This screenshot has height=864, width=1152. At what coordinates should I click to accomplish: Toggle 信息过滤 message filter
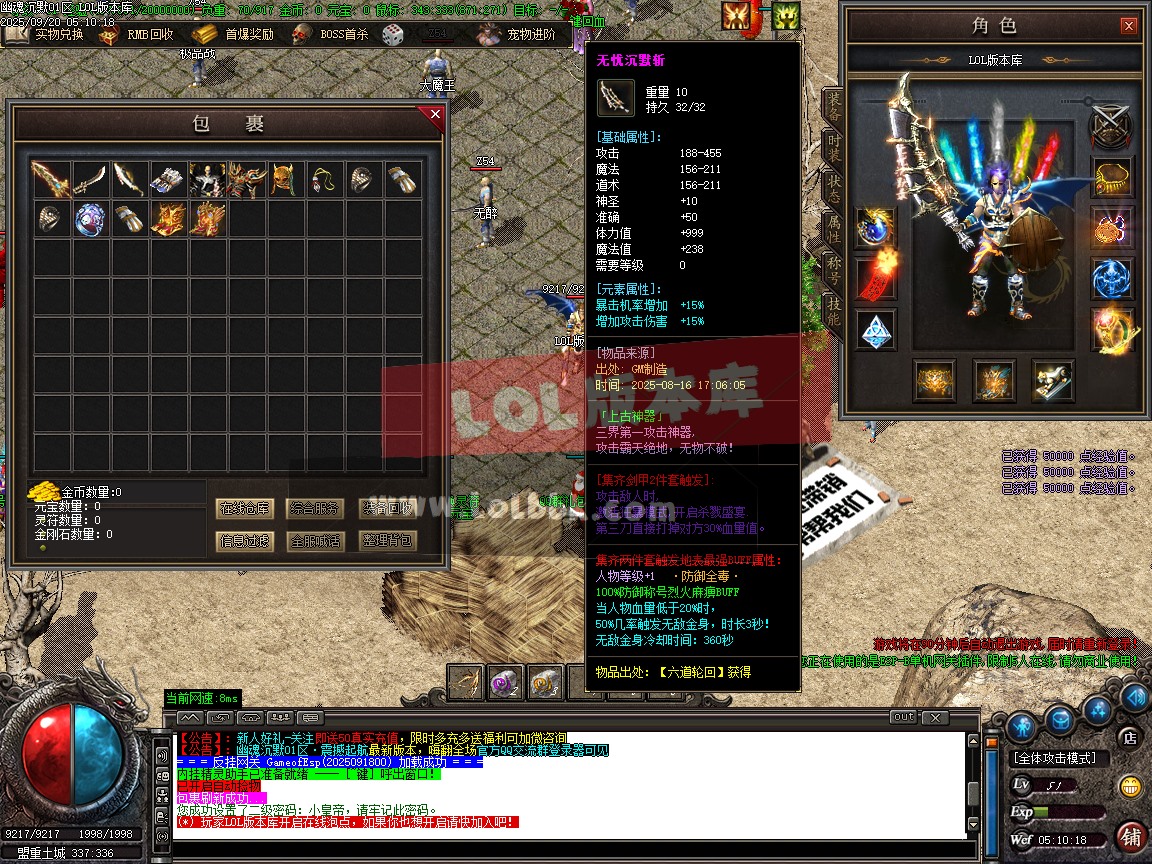pyautogui.click(x=244, y=541)
